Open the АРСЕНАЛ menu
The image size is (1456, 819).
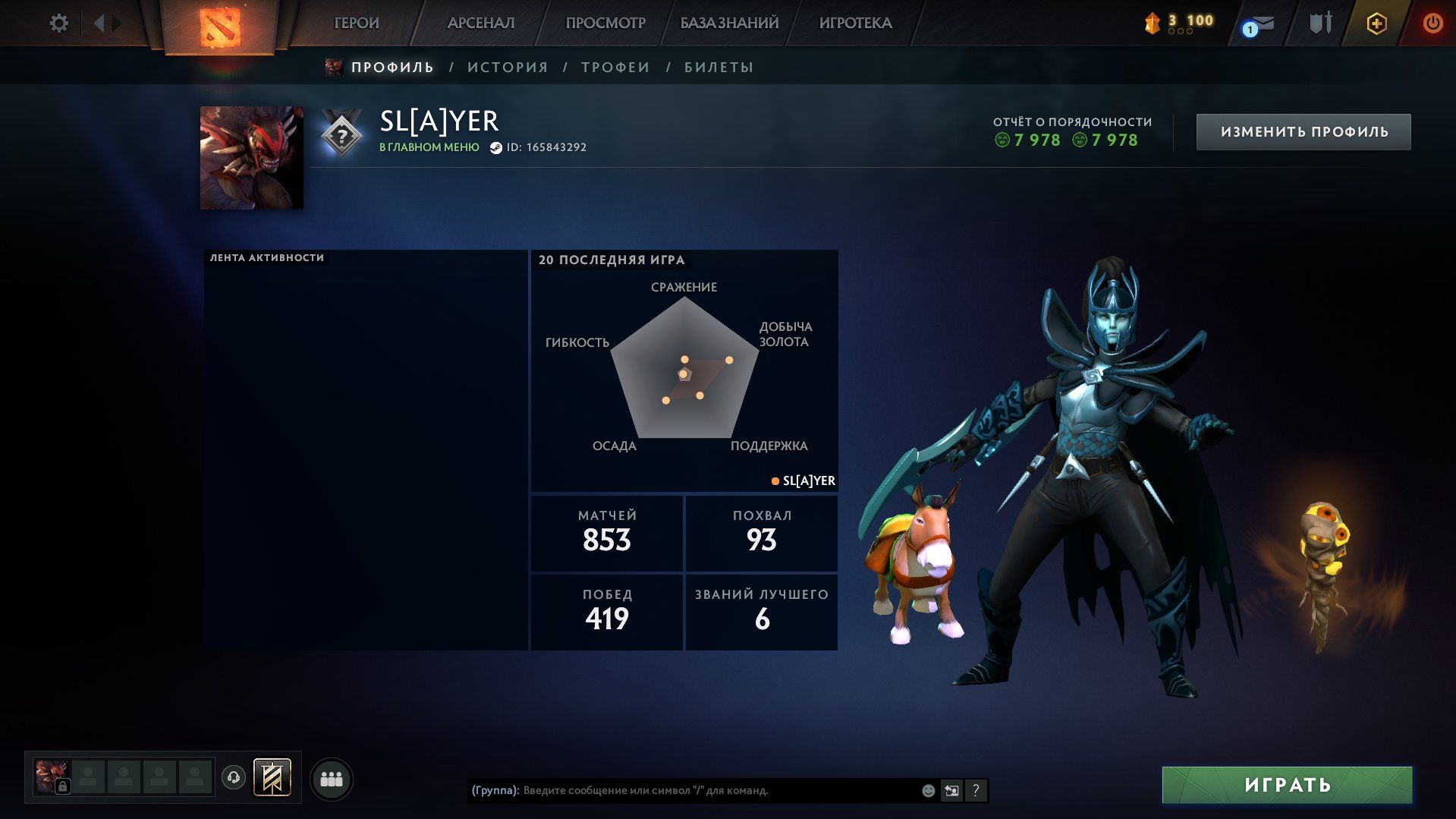click(x=481, y=24)
